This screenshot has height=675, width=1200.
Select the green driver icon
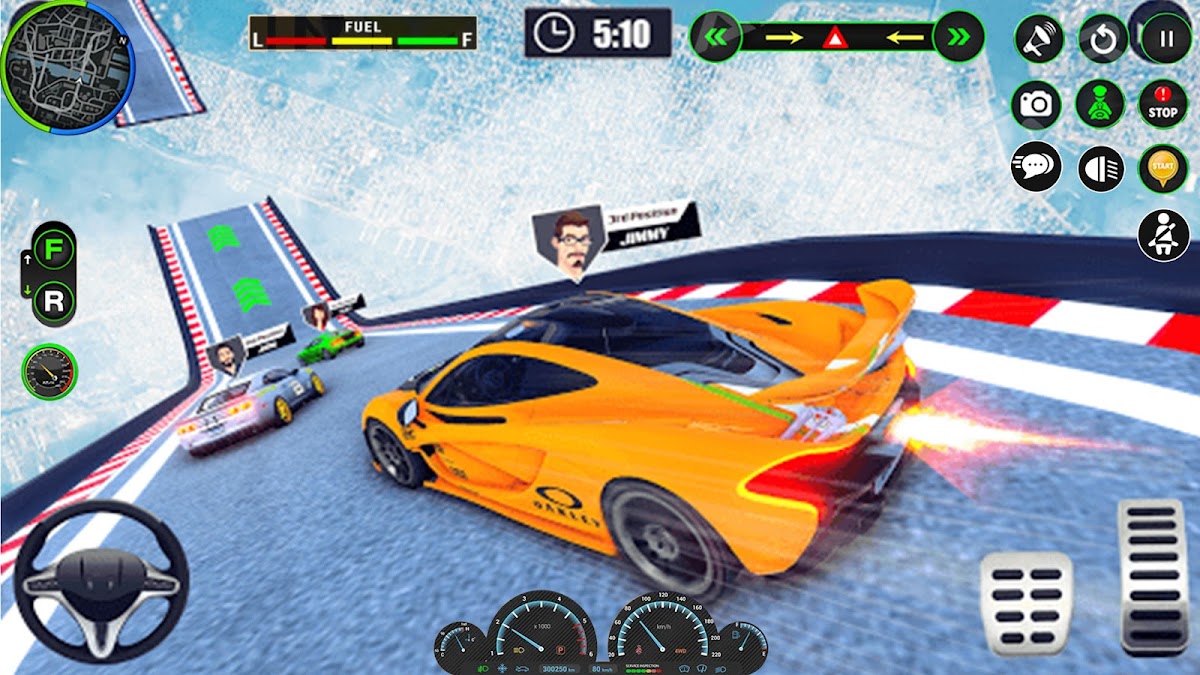pyautogui.click(x=1100, y=104)
